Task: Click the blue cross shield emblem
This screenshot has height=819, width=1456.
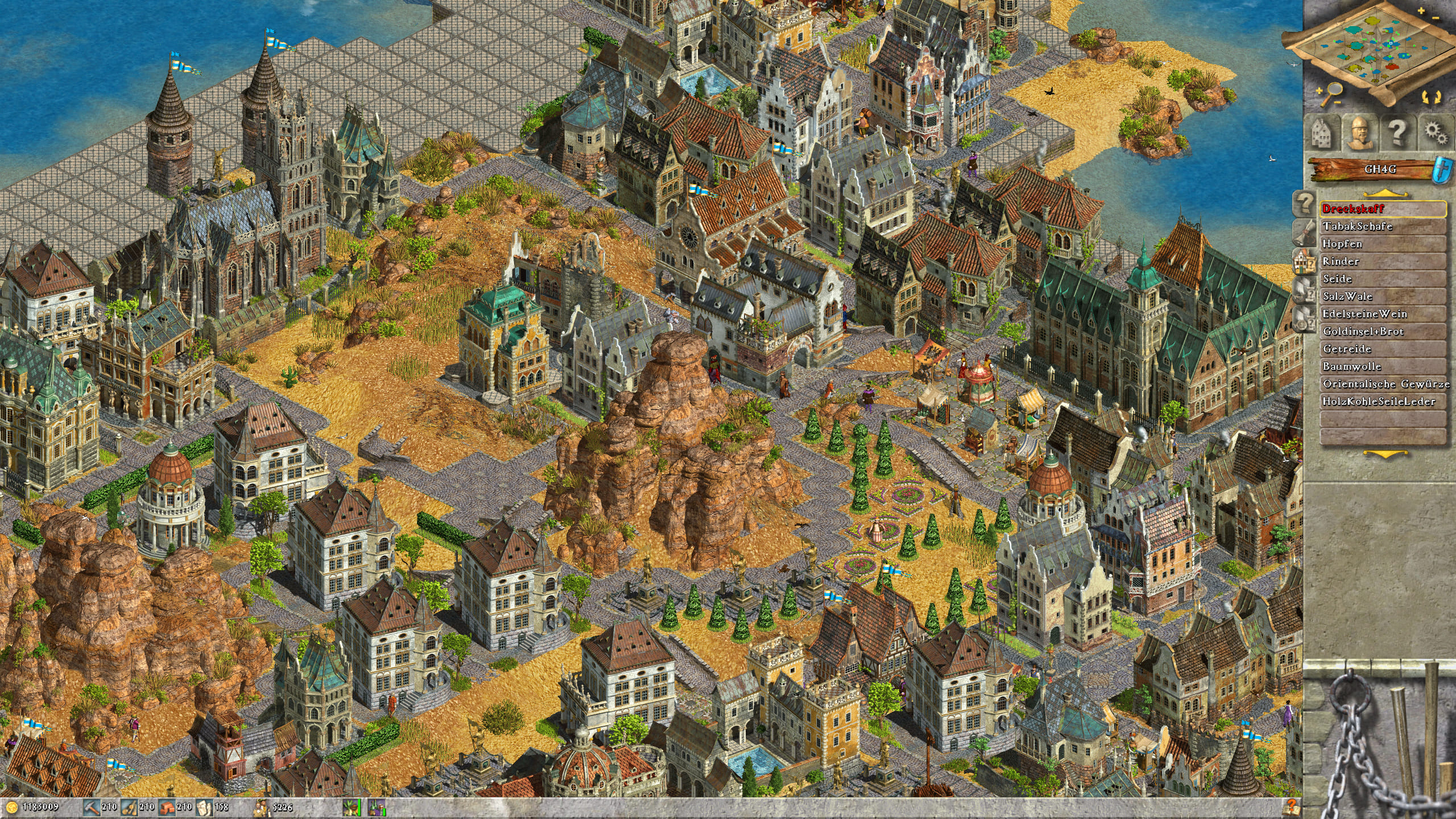Action: tap(1445, 169)
